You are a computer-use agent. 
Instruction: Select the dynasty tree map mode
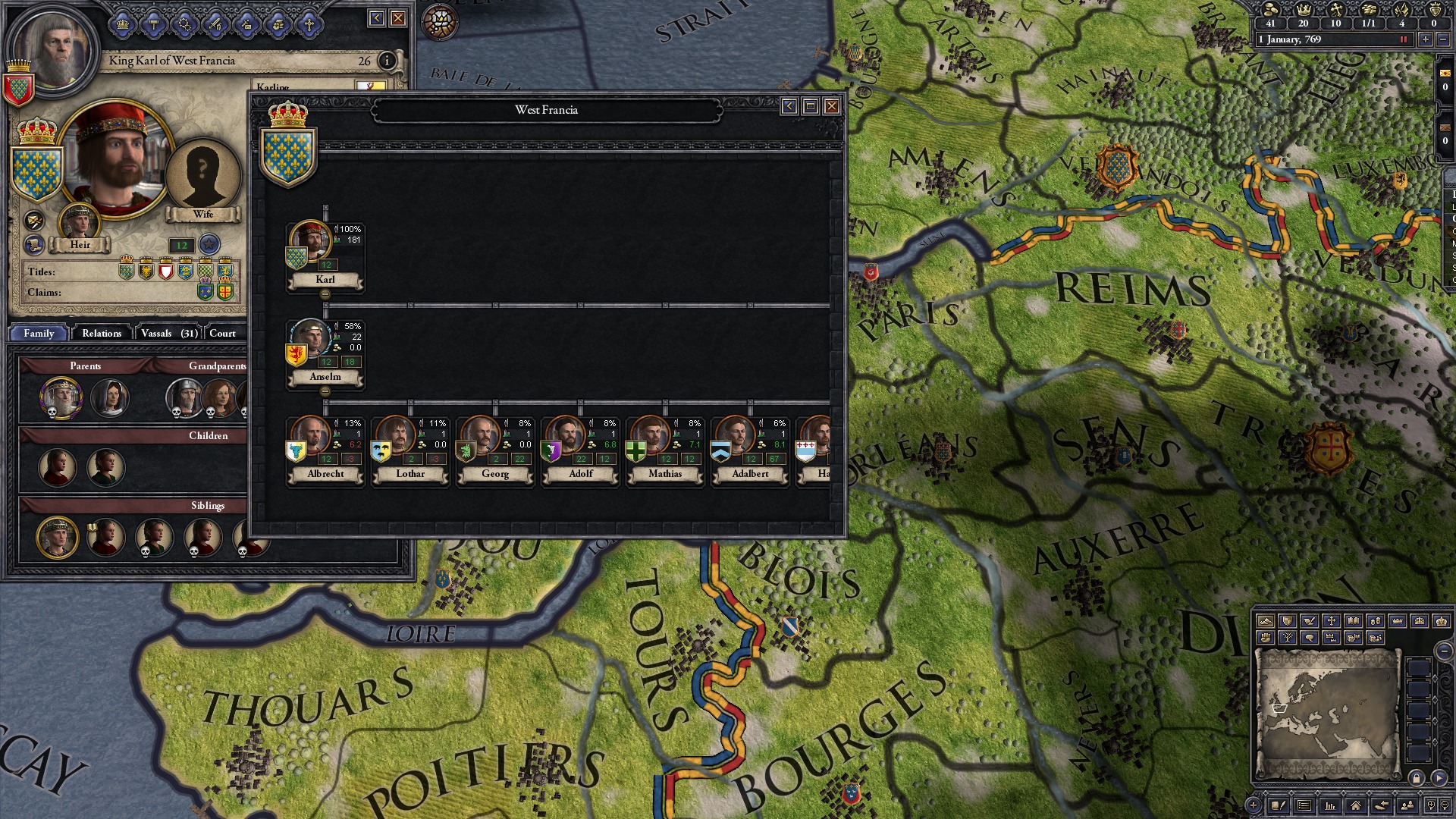pos(1287,639)
